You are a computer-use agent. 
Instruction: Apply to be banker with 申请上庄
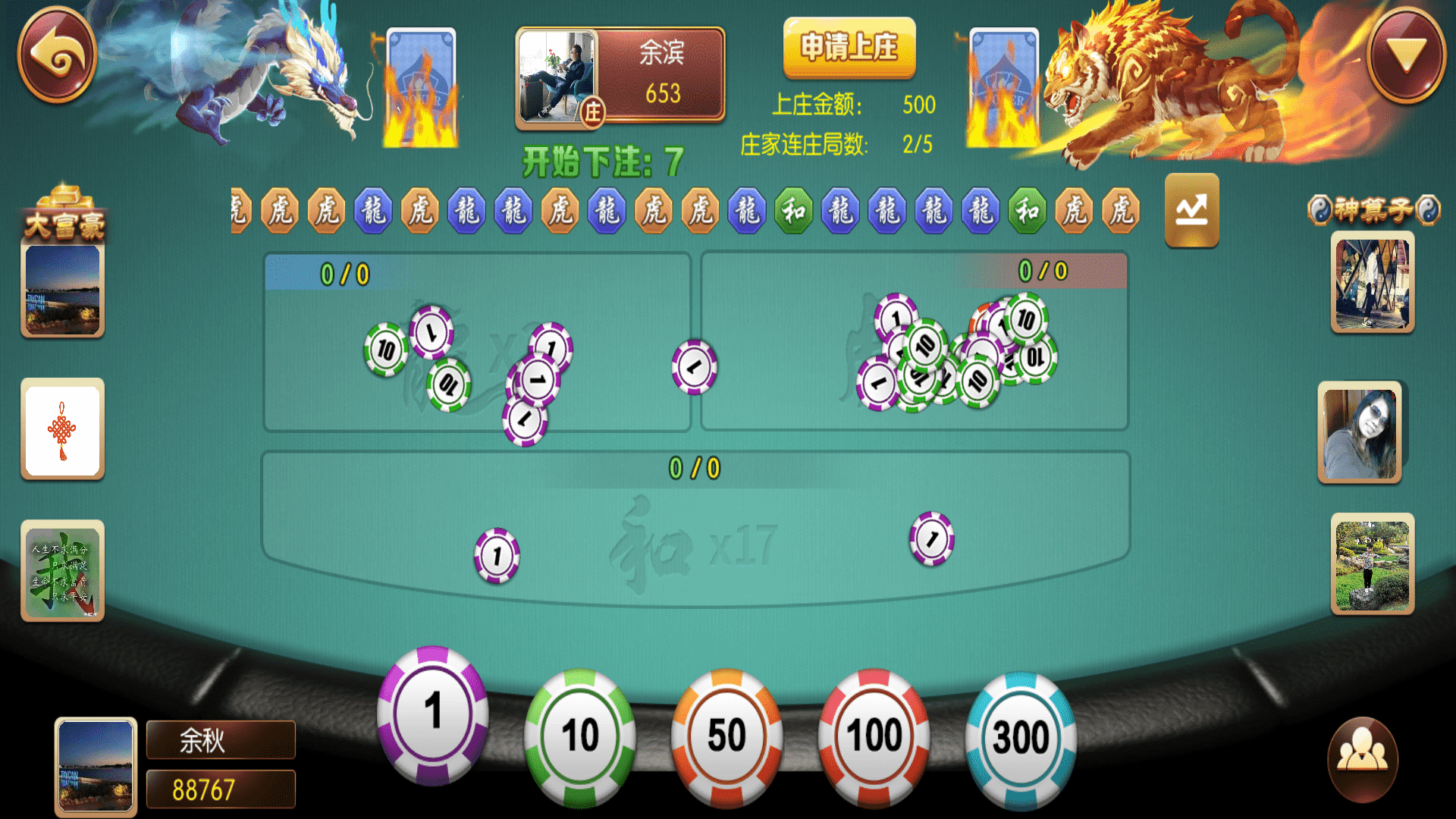[849, 48]
